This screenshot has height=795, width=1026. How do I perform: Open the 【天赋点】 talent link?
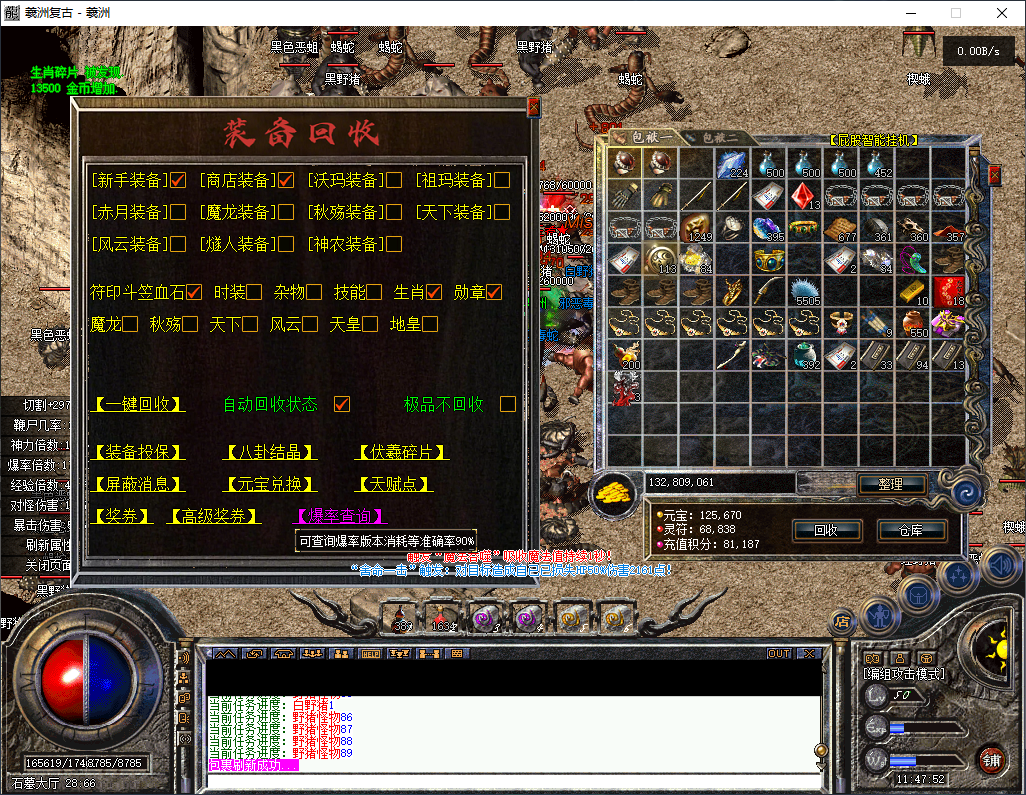pyautogui.click(x=395, y=484)
